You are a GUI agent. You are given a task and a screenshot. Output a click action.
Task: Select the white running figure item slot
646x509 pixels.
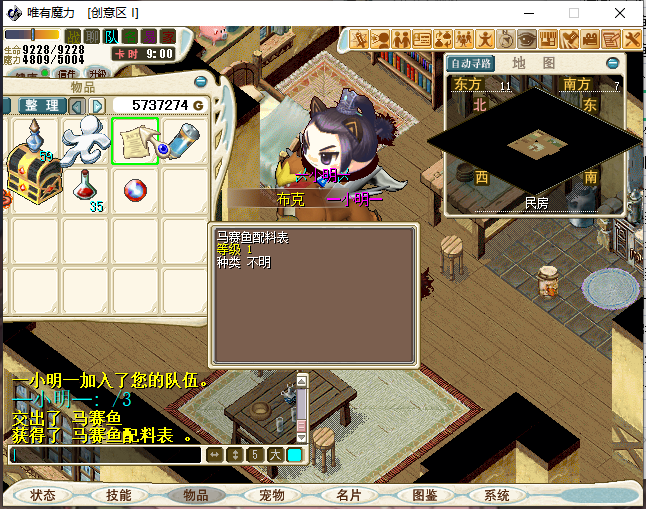pyautogui.click(x=87, y=140)
